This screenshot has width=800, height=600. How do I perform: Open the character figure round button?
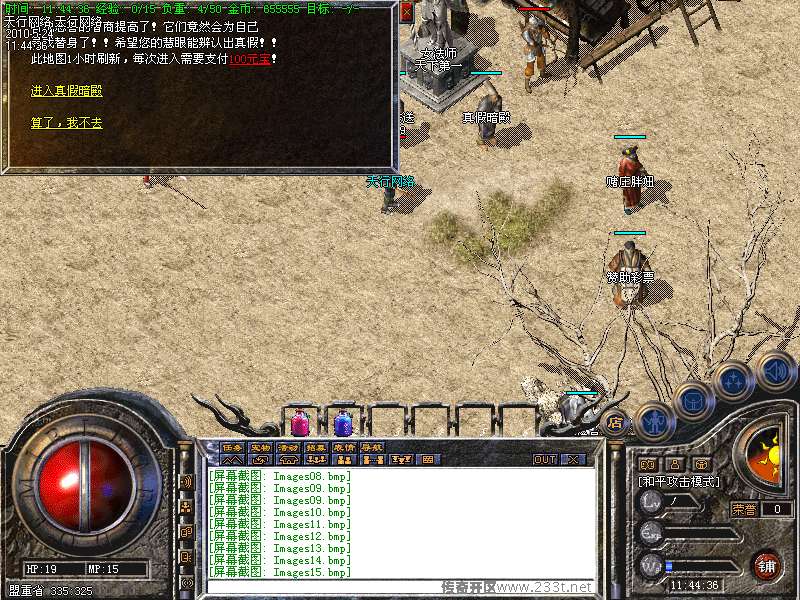(652, 420)
